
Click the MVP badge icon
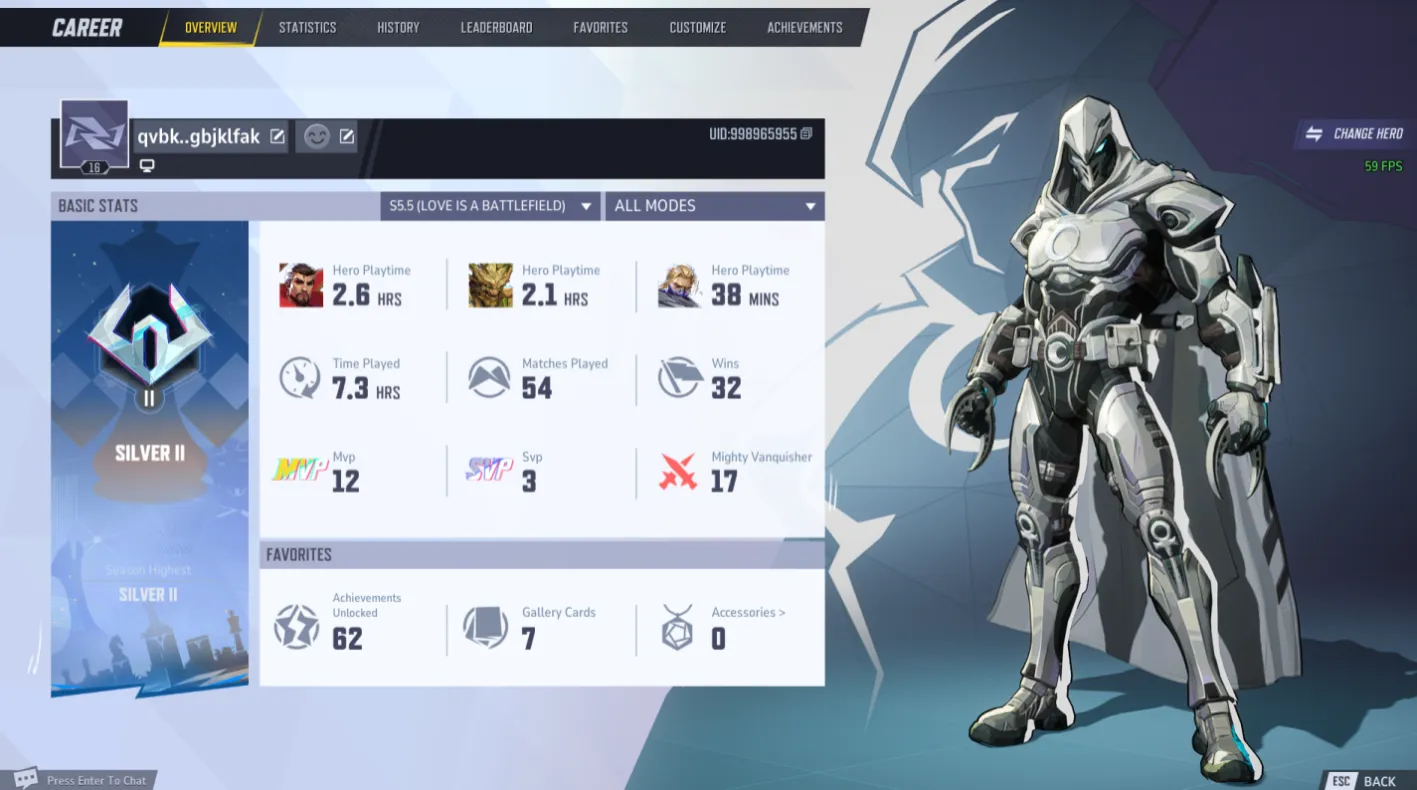tap(299, 471)
